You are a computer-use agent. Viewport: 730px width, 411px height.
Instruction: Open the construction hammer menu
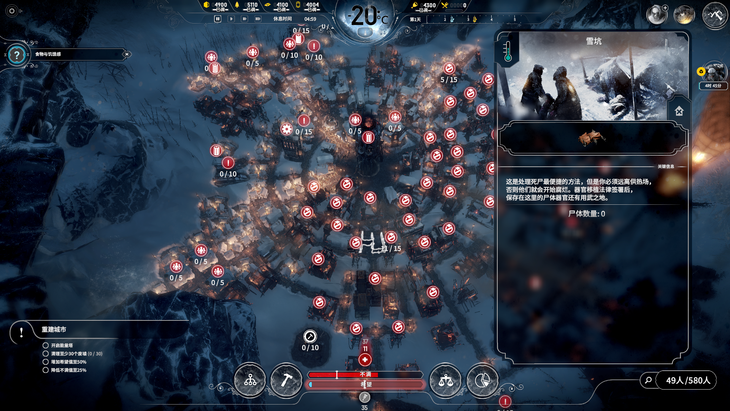[x=285, y=380]
